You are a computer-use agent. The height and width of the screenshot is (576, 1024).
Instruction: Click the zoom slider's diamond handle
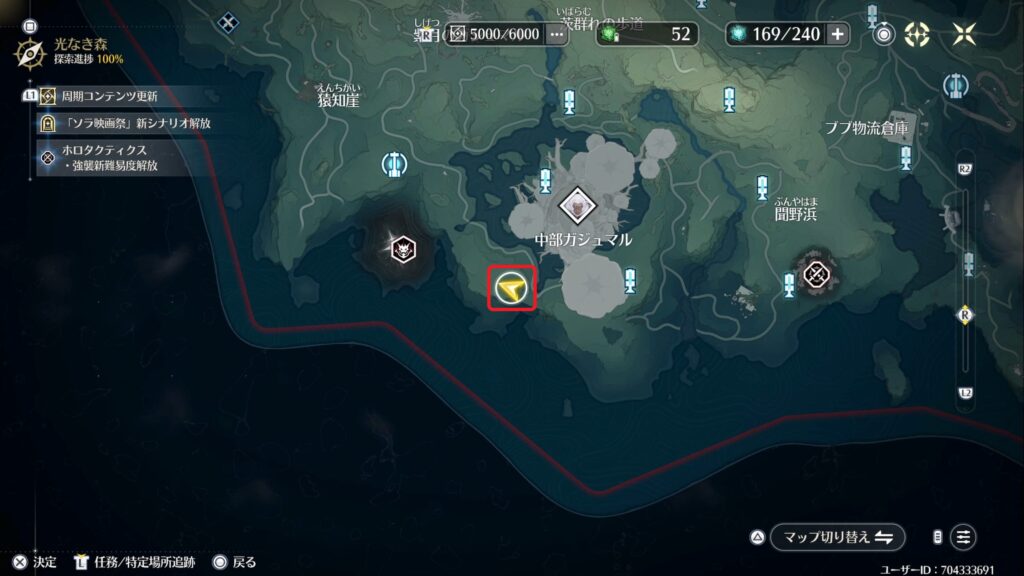[965, 314]
